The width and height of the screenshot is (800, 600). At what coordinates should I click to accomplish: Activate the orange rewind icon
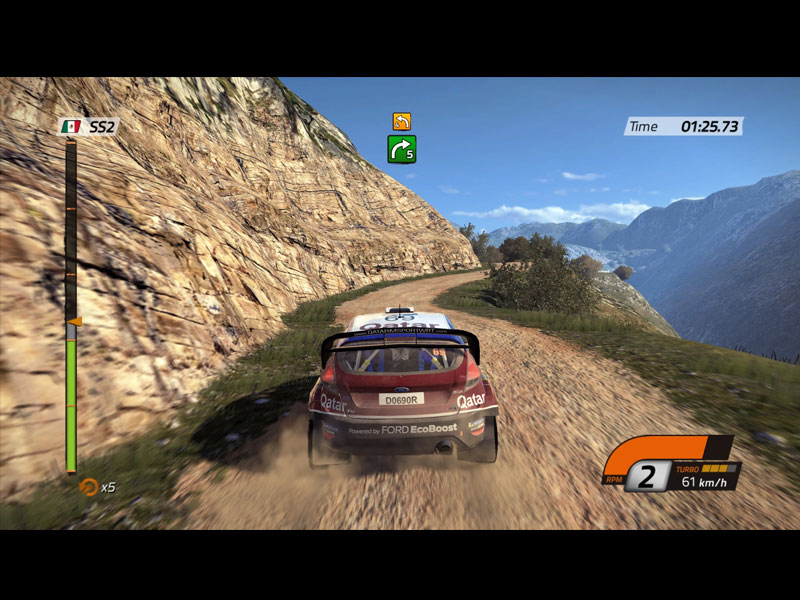(88, 487)
